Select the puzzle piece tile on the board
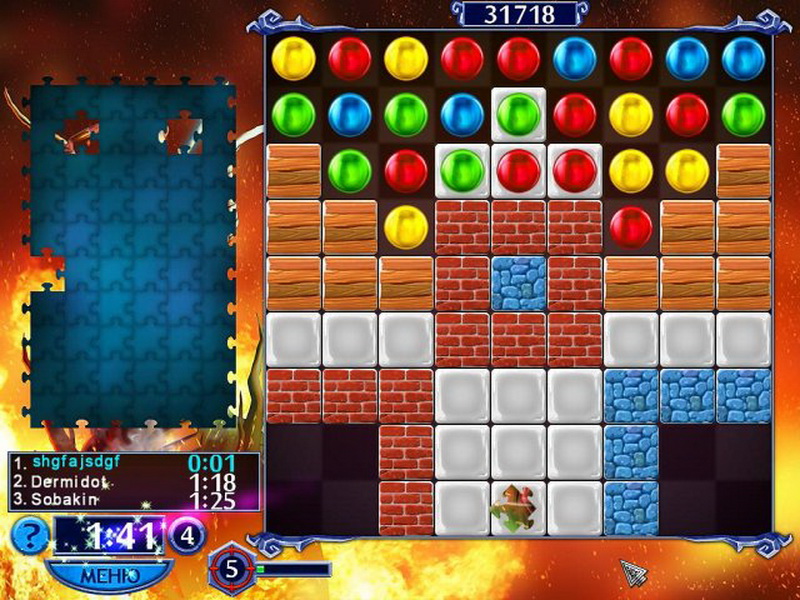The width and height of the screenshot is (800, 600). click(x=518, y=506)
